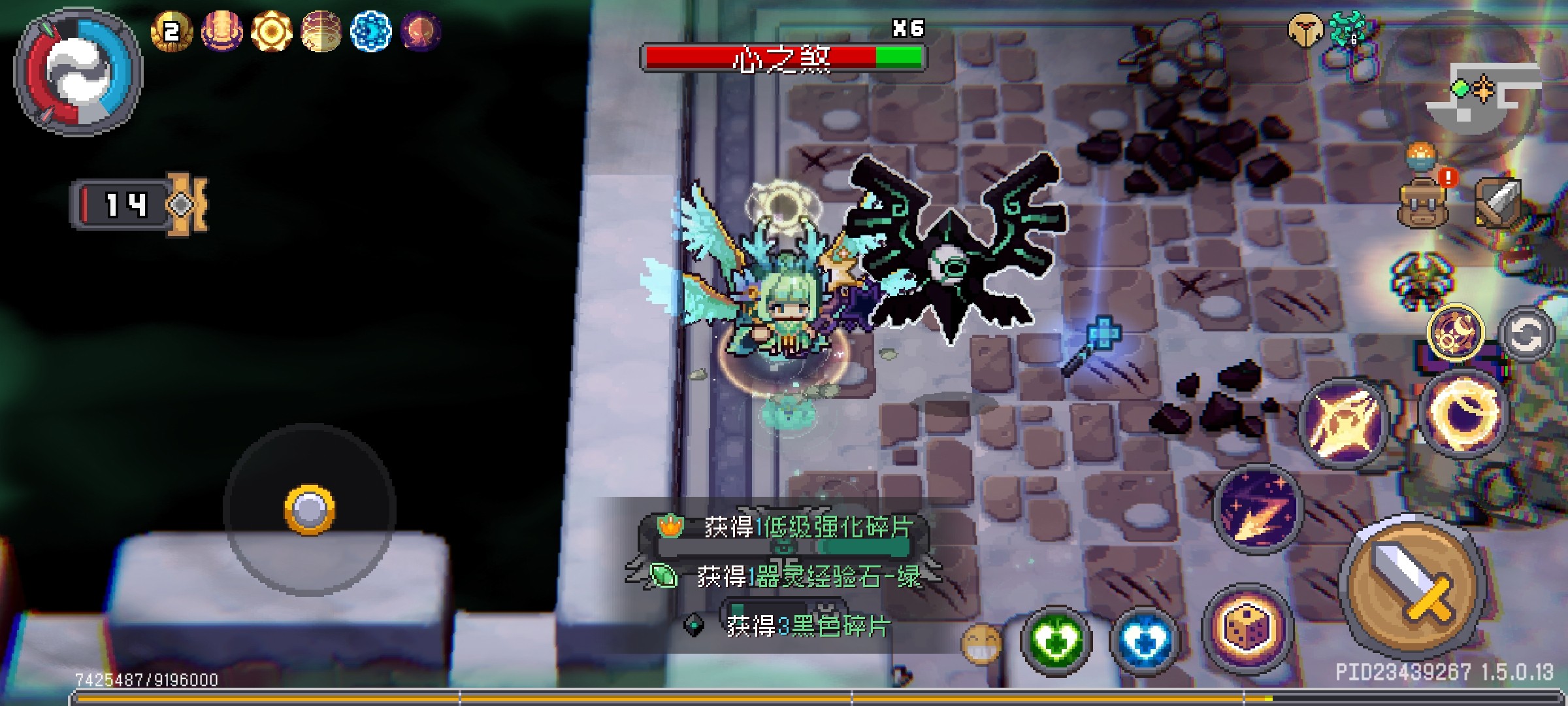The height and width of the screenshot is (706, 1568).
Task: Tap the grey swap arrows button
Action: click(1526, 333)
